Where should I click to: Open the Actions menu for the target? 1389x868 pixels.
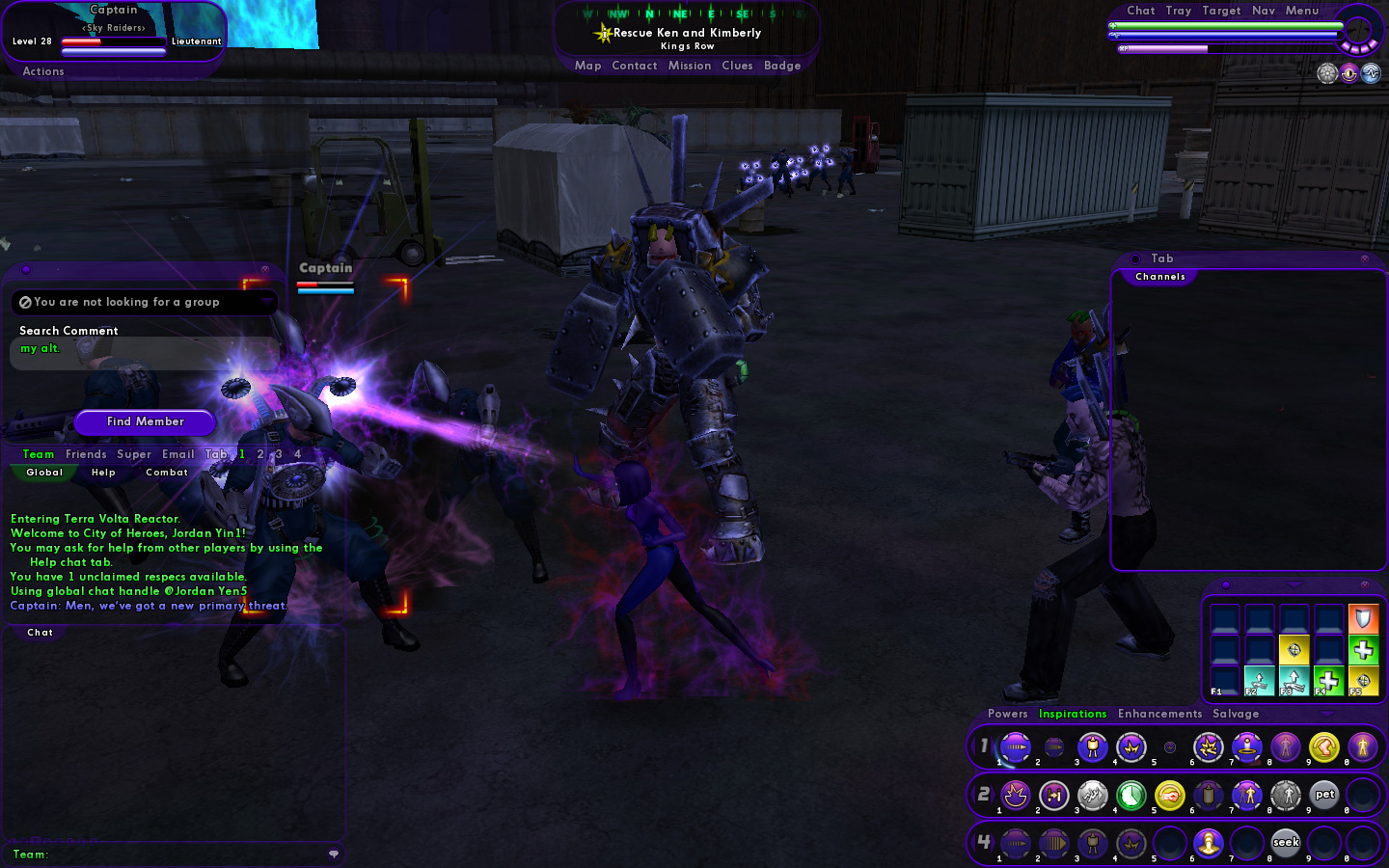click(43, 71)
